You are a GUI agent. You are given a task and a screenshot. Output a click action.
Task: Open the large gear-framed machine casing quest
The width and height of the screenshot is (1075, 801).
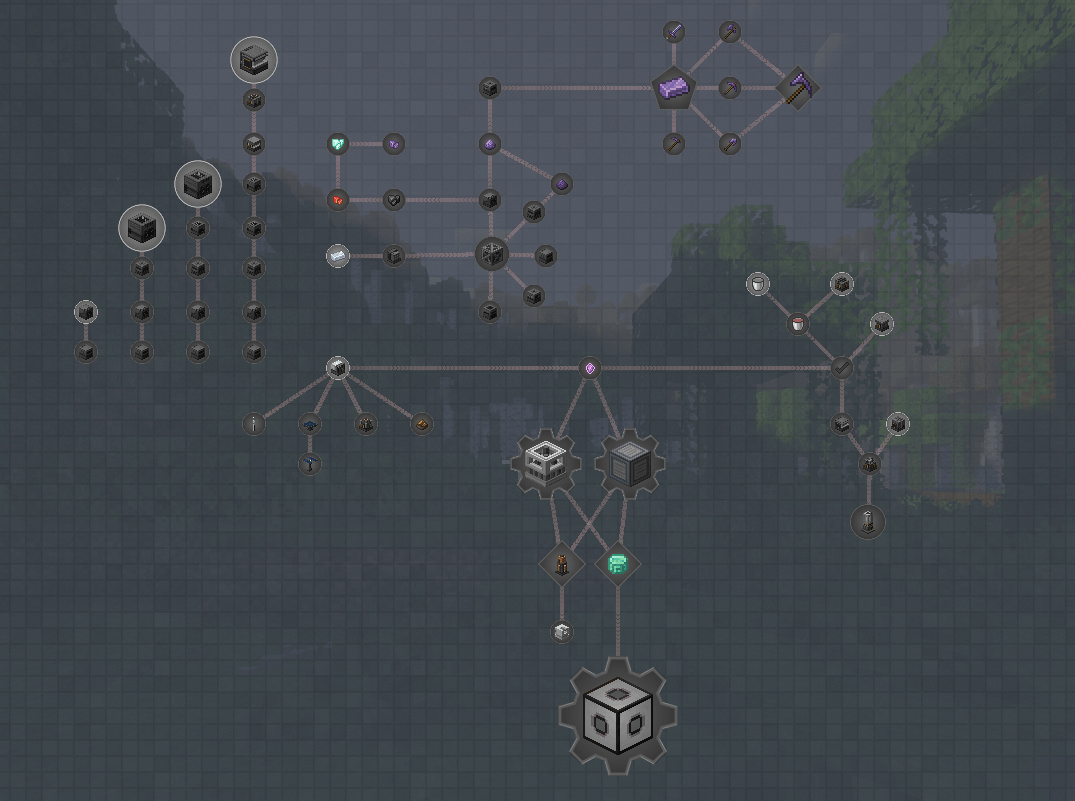pos(618,716)
